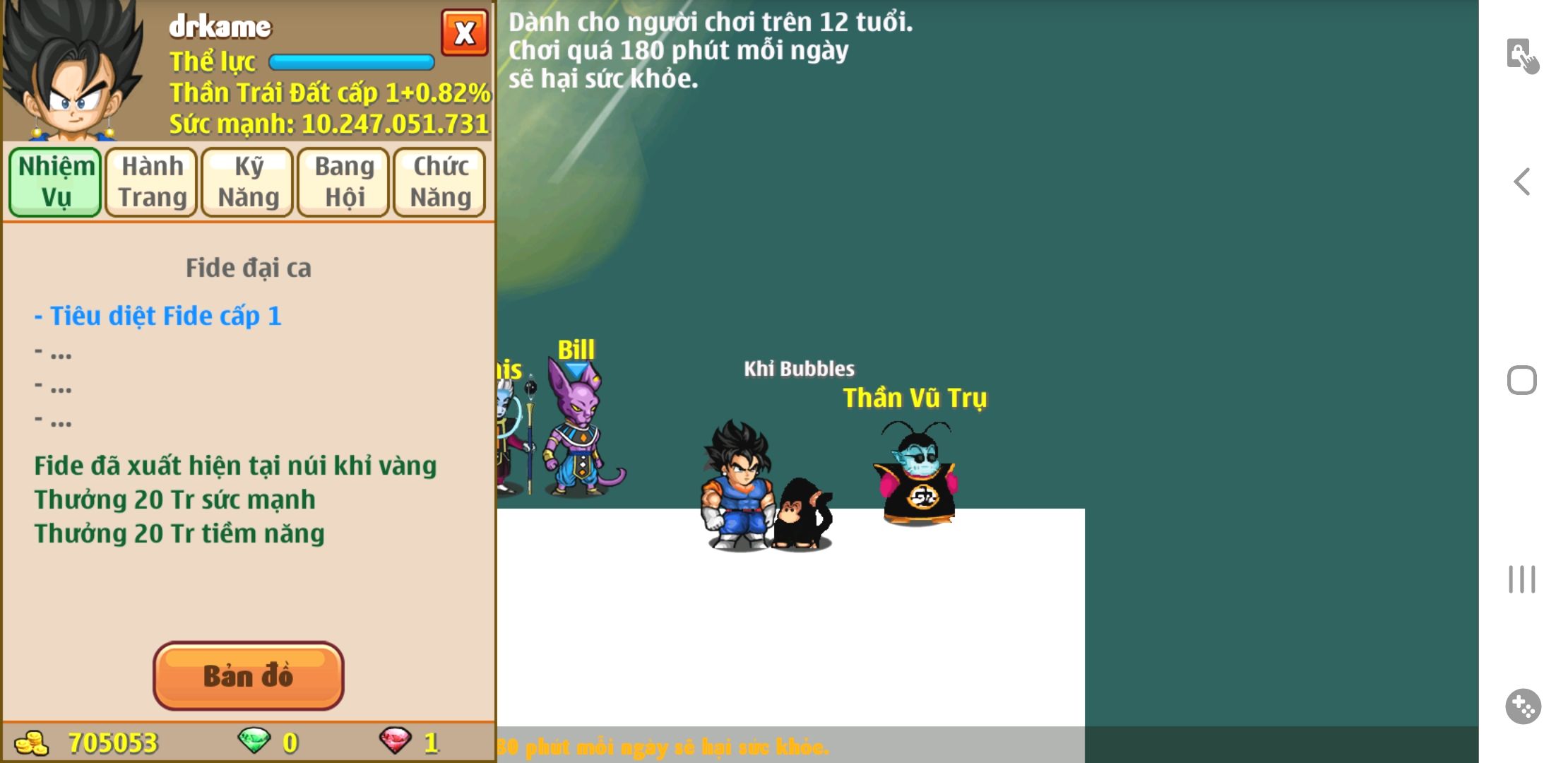Tap the Android home square button
The height and width of the screenshot is (763, 1568).
pyautogui.click(x=1521, y=380)
